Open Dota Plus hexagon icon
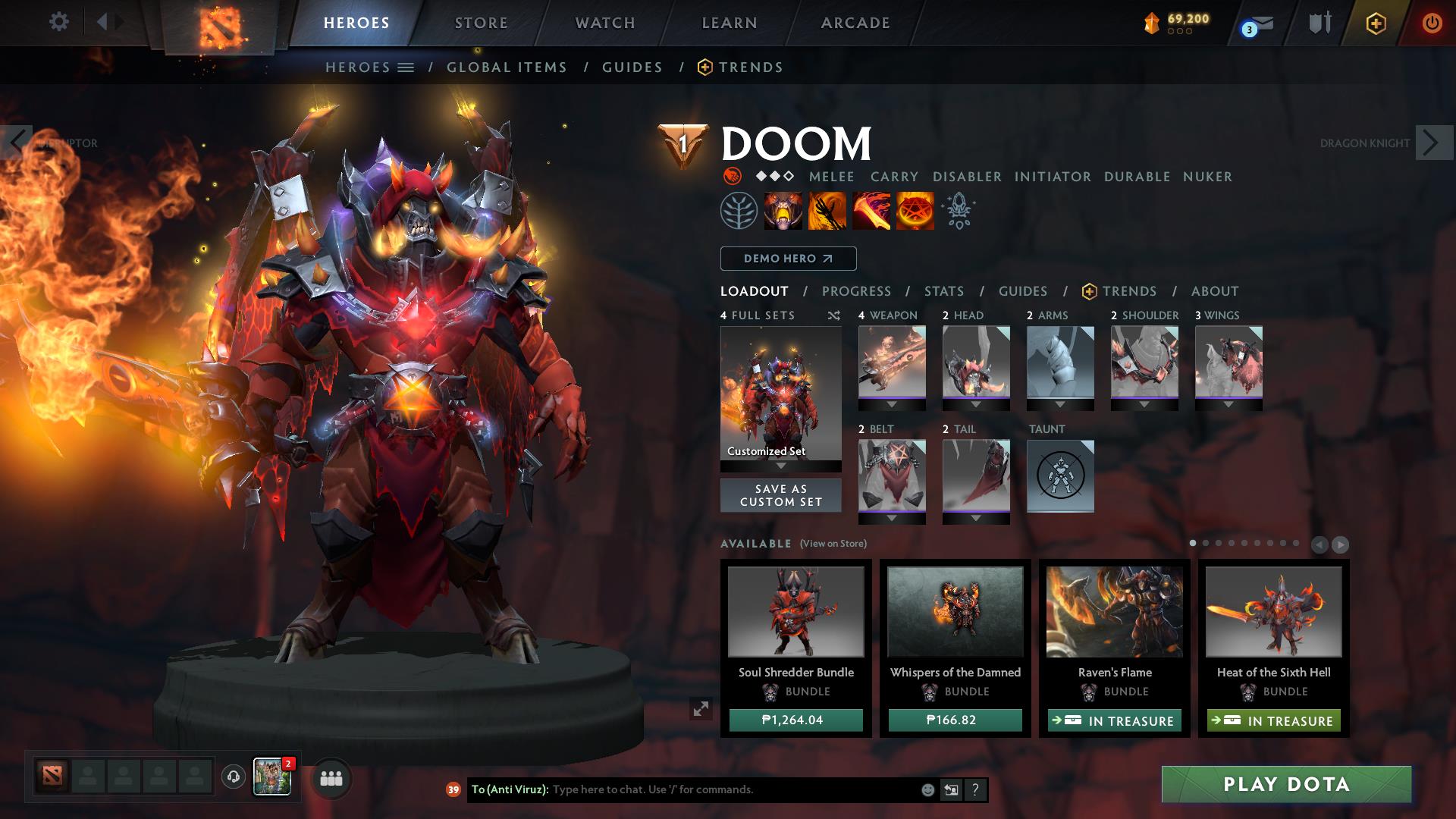 point(1376,24)
